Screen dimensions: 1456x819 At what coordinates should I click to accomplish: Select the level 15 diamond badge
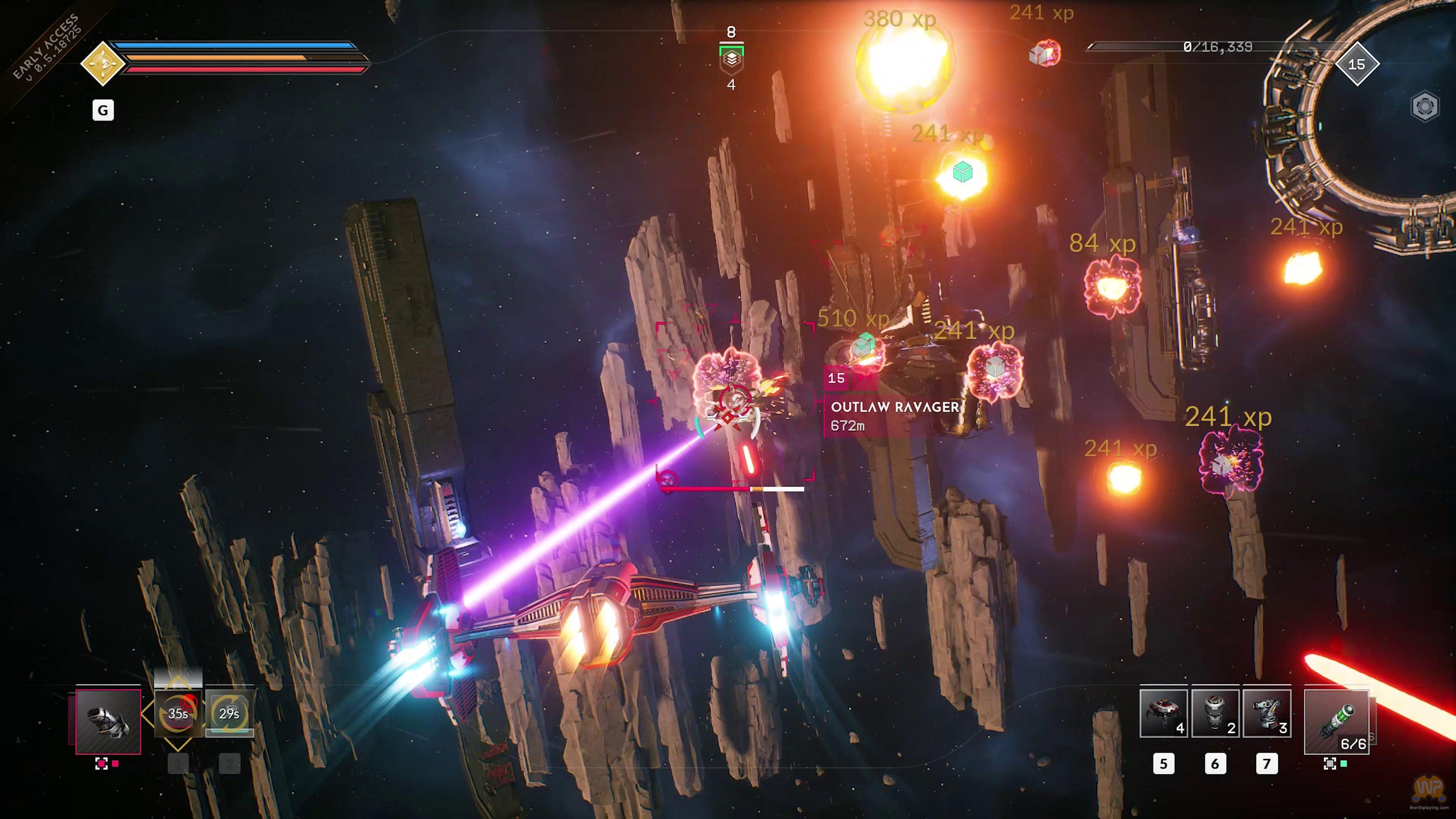click(1357, 64)
